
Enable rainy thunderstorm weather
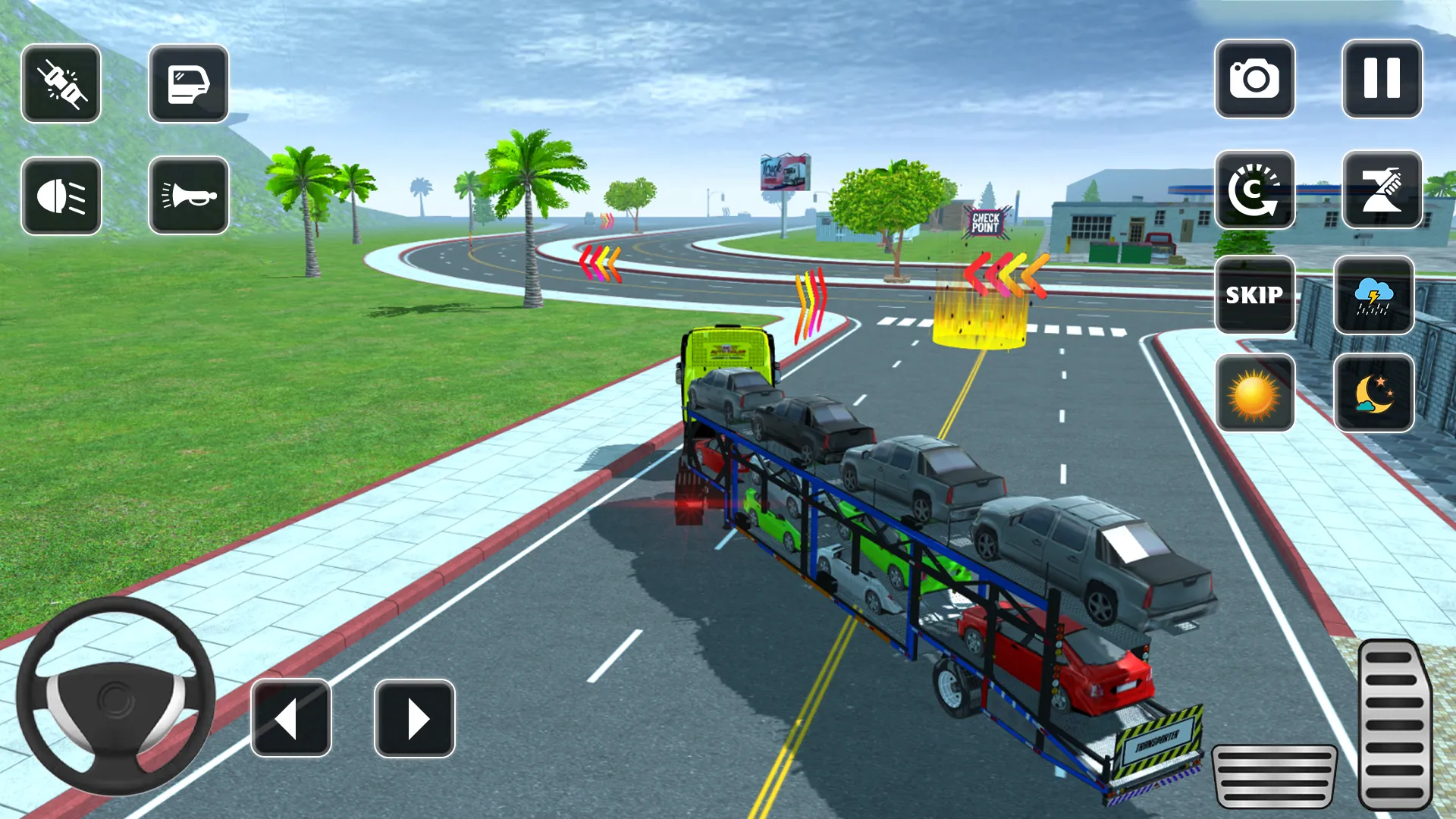pos(1373,296)
